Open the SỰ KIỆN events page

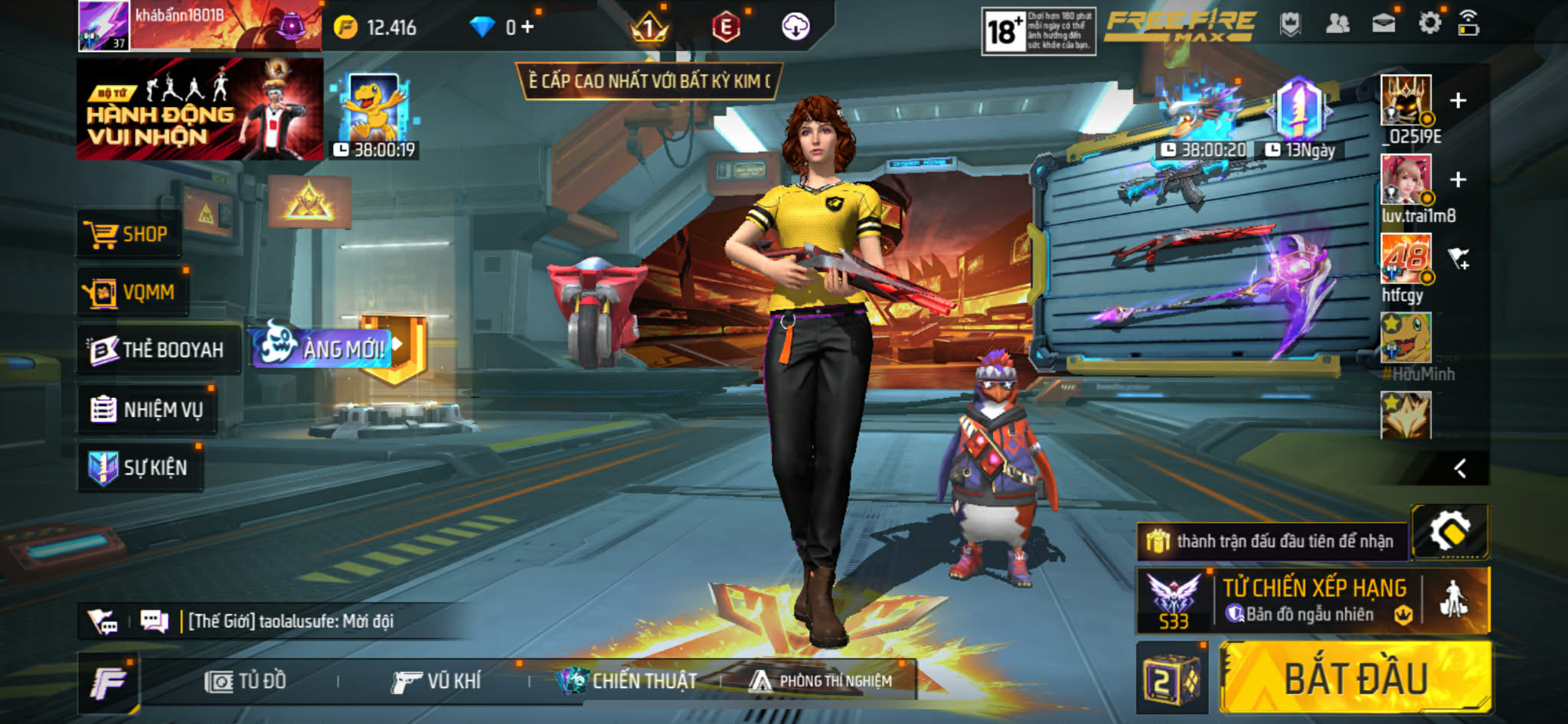pos(141,468)
